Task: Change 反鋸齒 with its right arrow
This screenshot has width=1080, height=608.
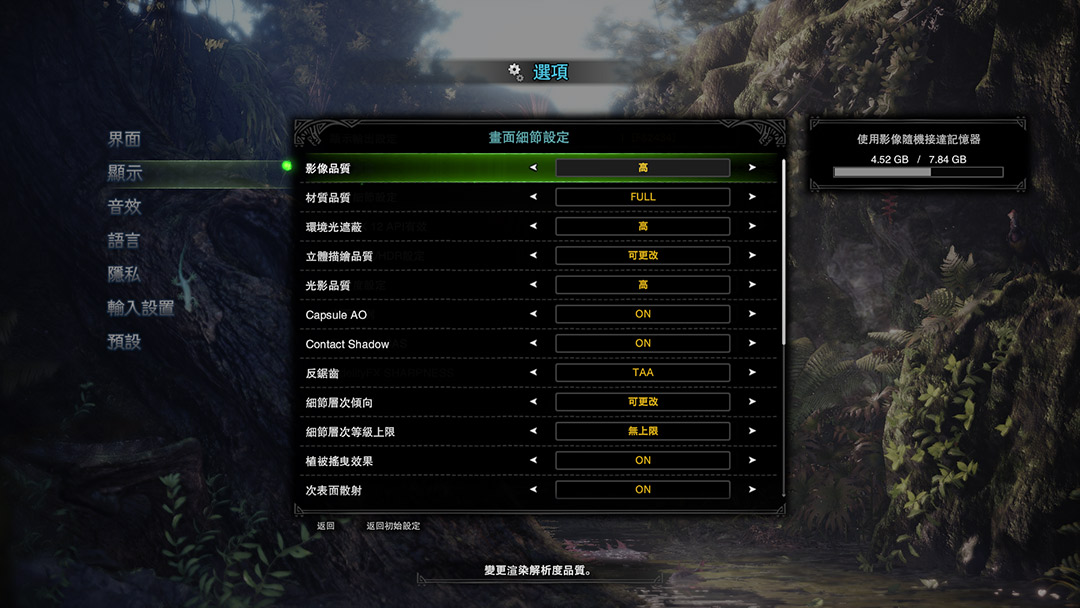Action: (752, 372)
